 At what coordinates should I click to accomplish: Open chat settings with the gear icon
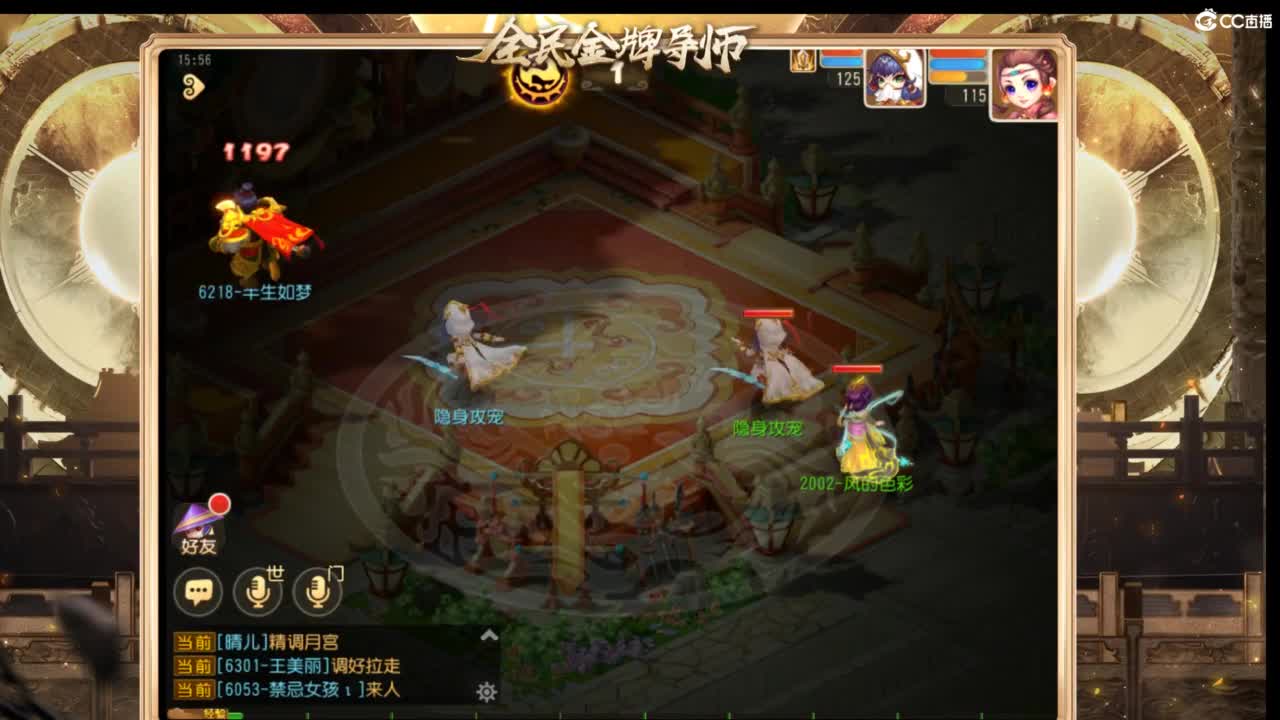click(487, 690)
